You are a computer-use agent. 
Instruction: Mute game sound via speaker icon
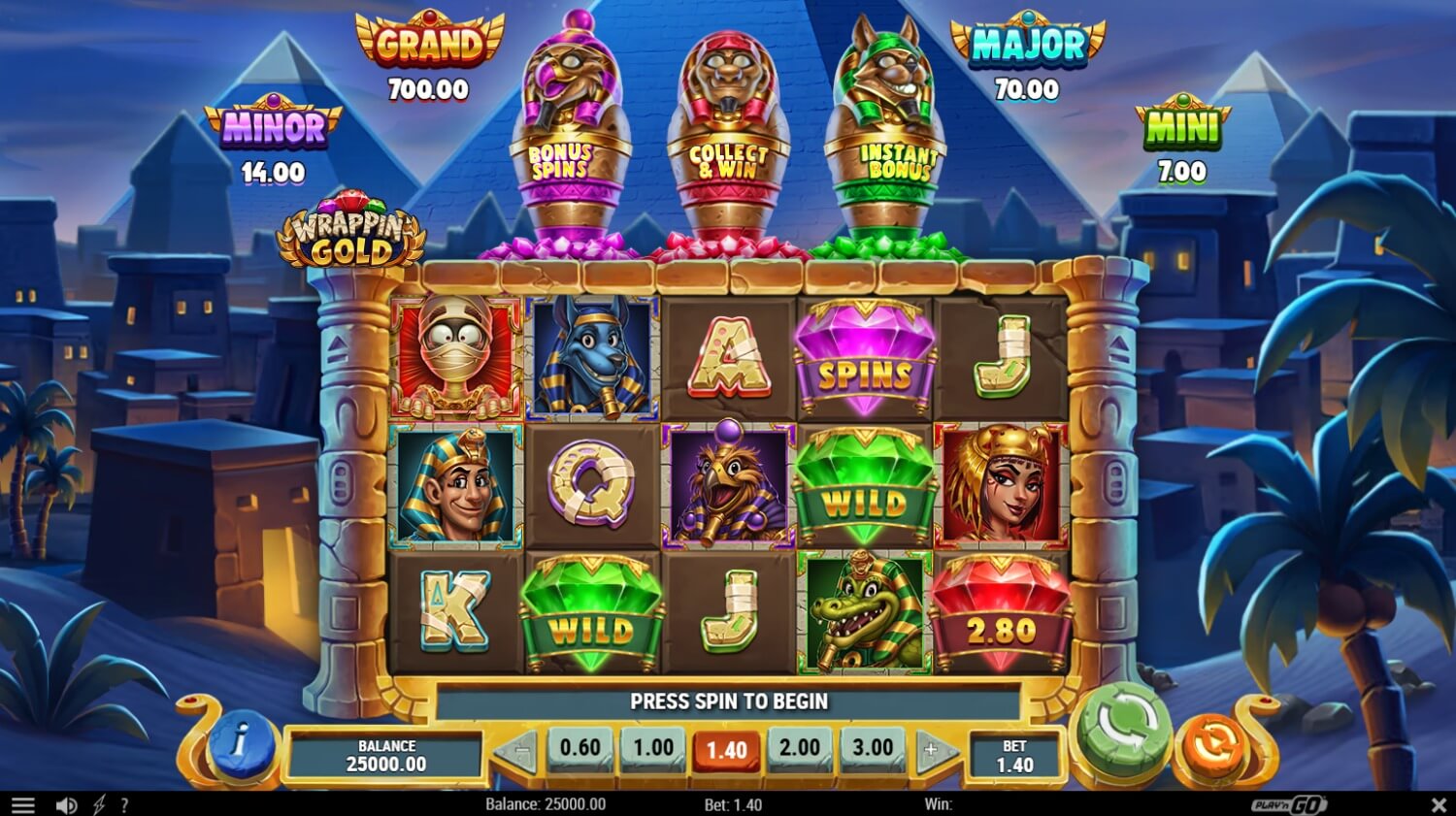[x=65, y=803]
